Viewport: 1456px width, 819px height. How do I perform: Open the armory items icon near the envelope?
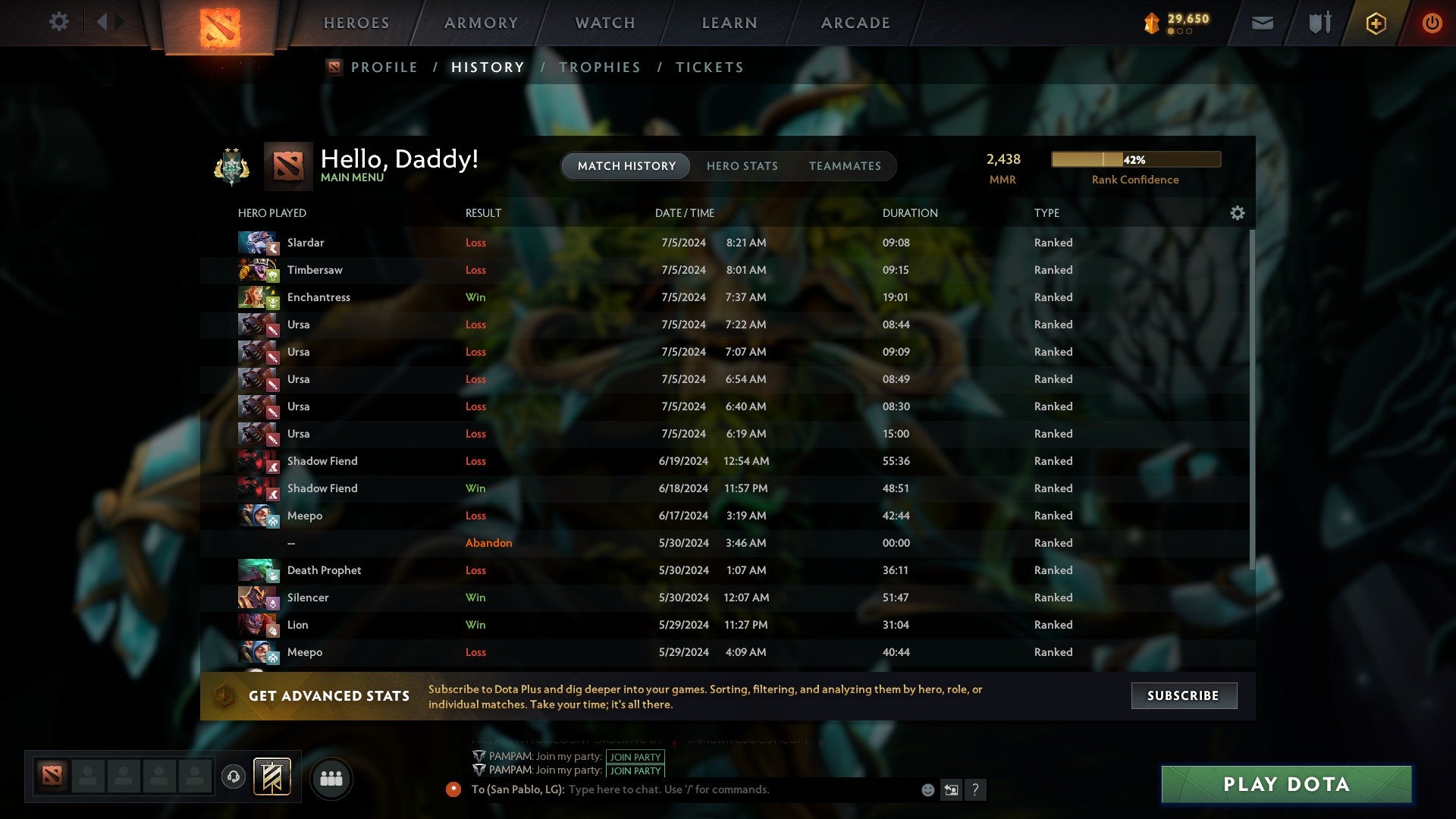pyautogui.click(x=1318, y=23)
